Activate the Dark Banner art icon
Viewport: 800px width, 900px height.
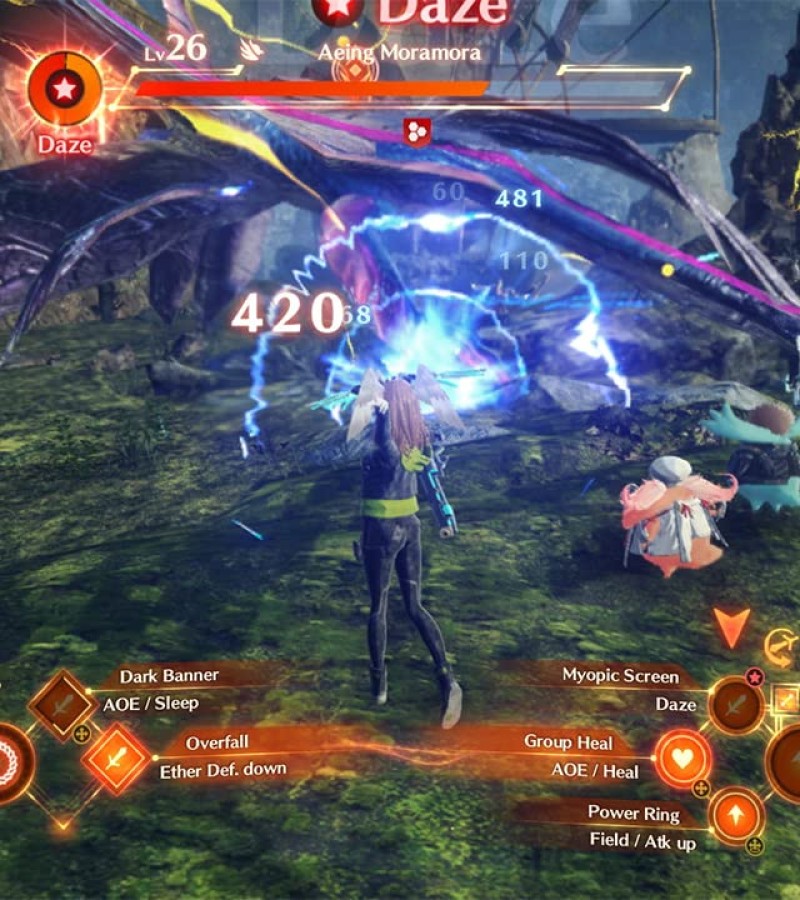[x=62, y=704]
